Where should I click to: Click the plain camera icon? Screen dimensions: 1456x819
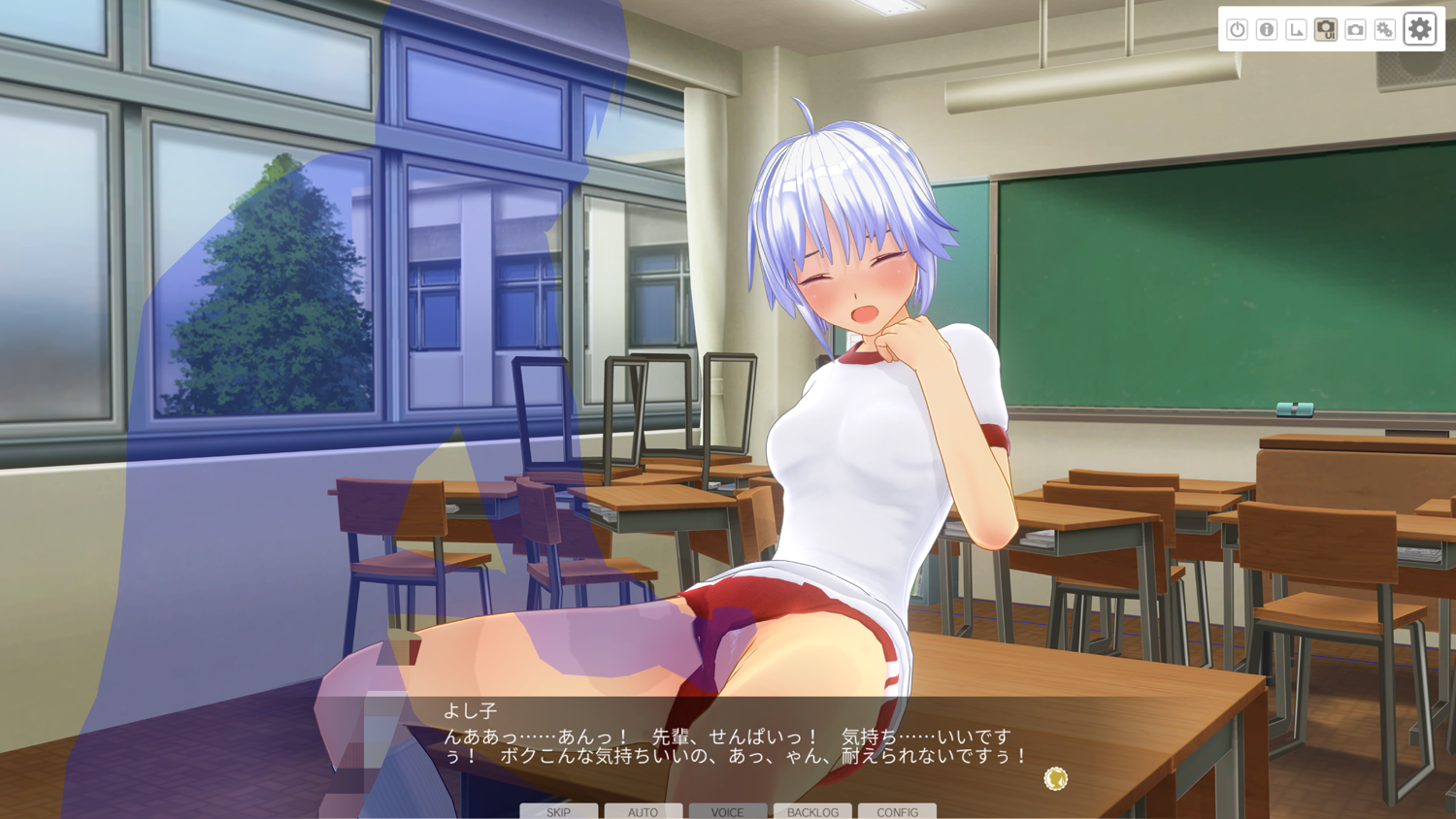[1355, 30]
